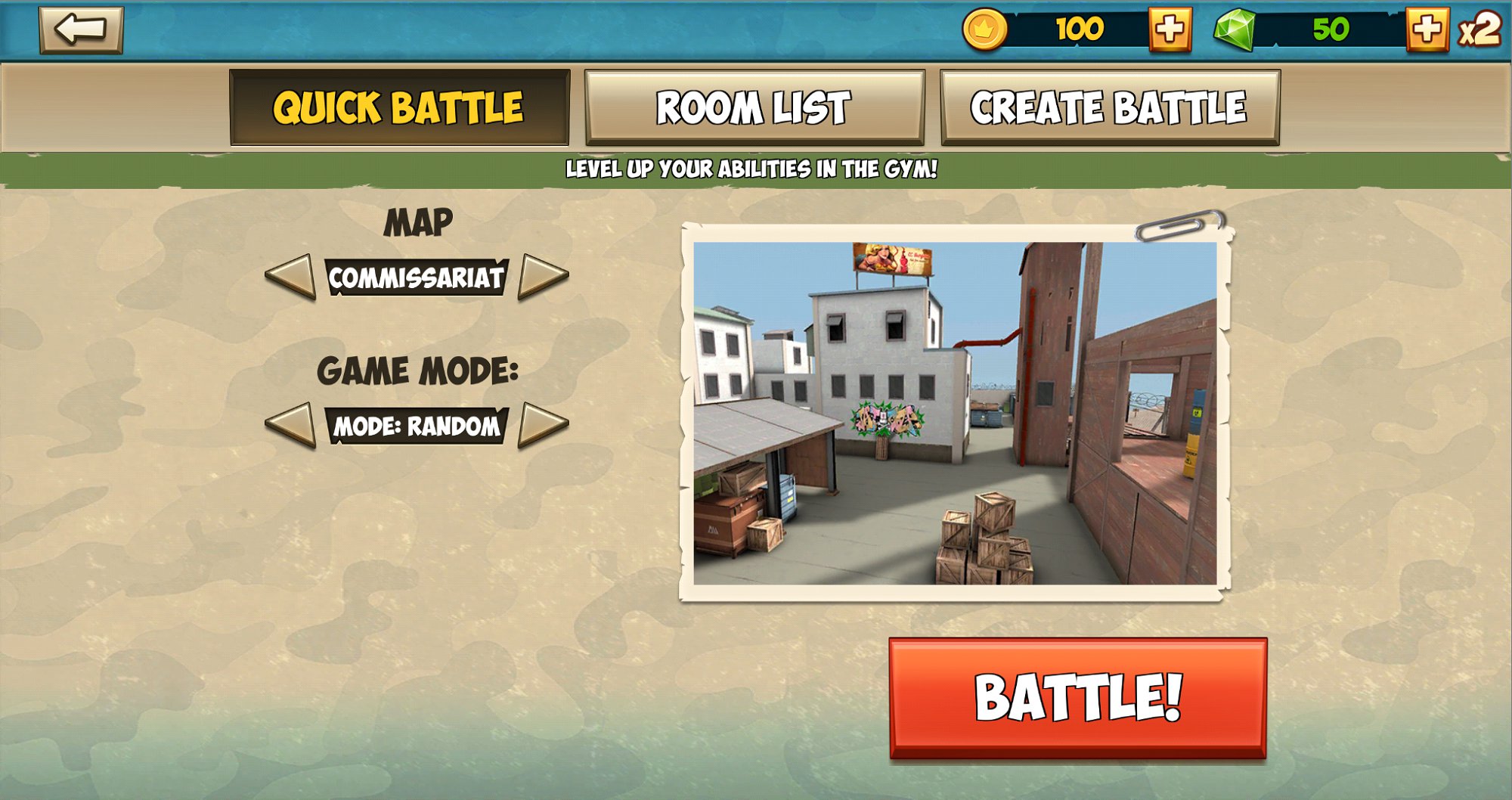Start the match with the Battle! button

[x=1077, y=697]
